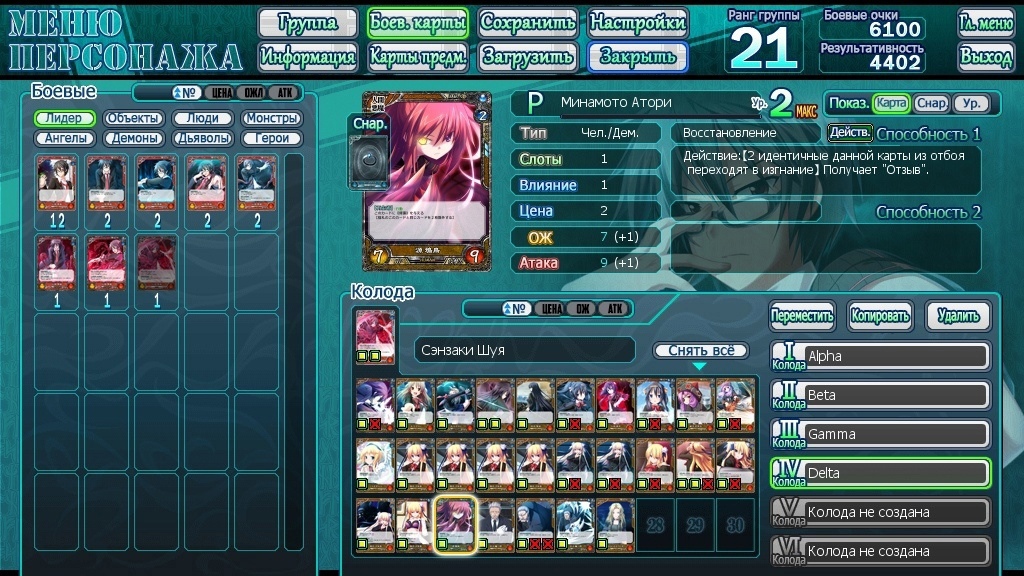Exit the game with Выход

pos(985,57)
